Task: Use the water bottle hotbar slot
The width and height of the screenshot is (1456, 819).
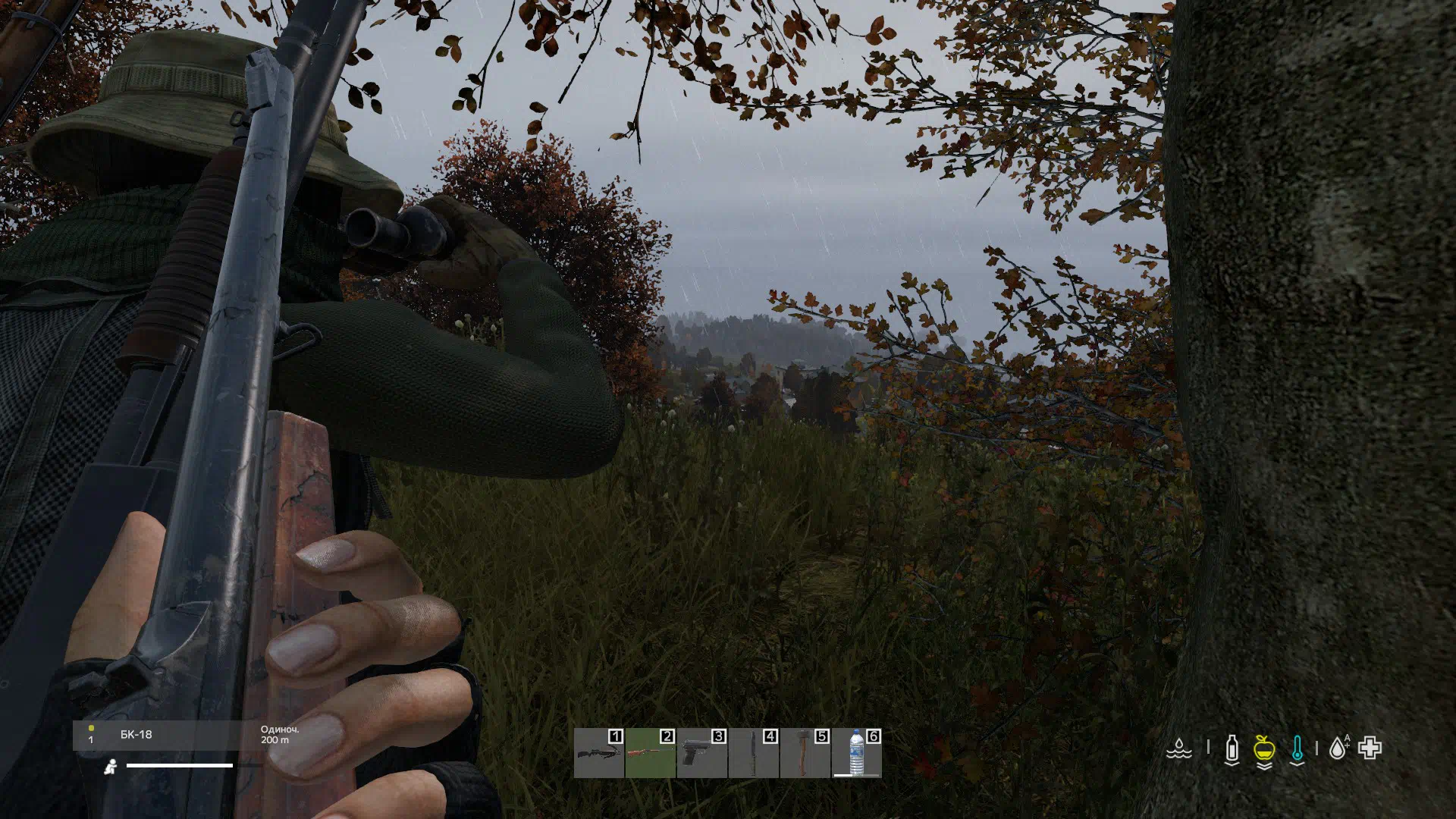Action: click(856, 753)
